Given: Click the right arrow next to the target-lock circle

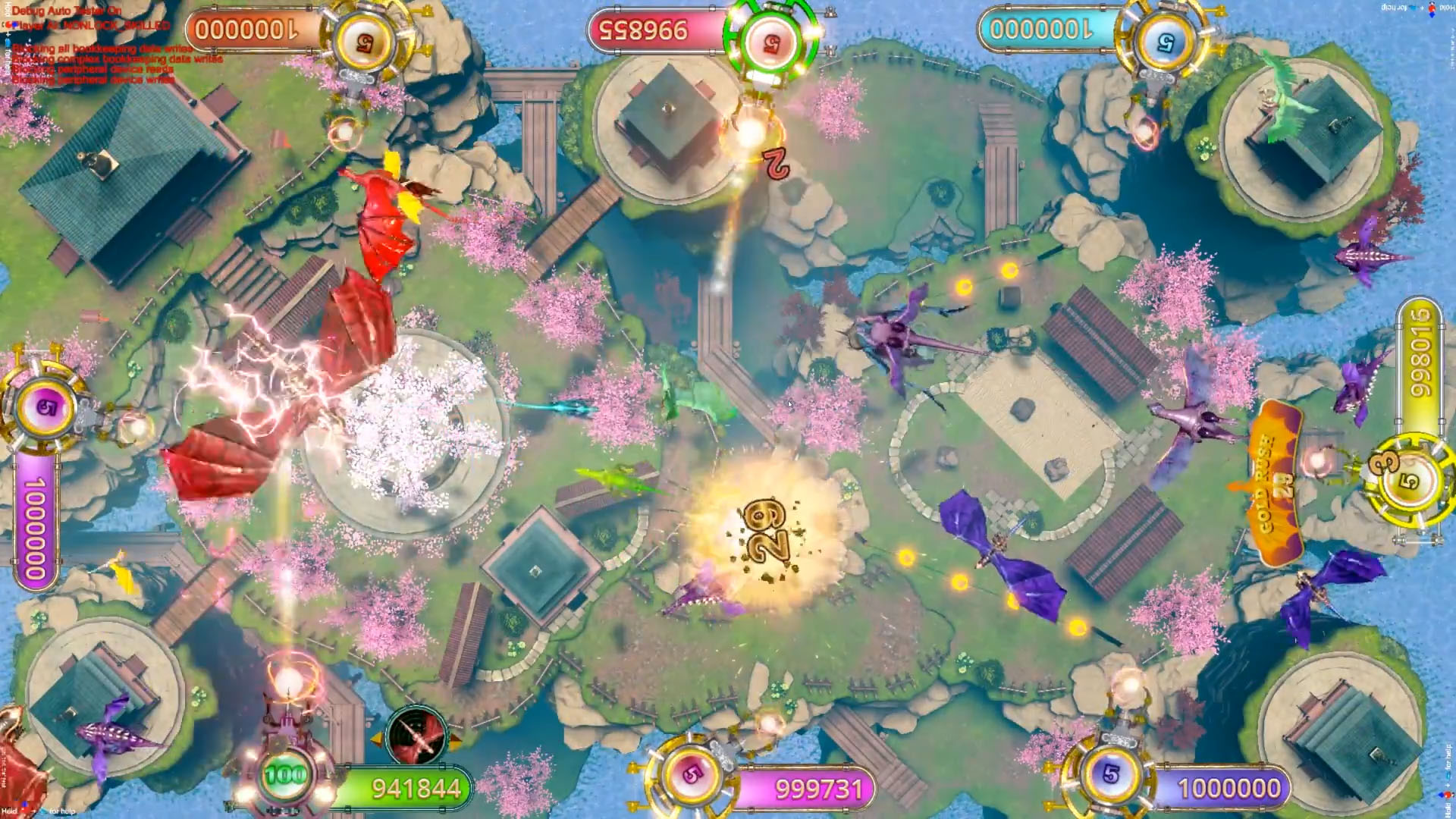Looking at the screenshot, I should click(x=453, y=742).
